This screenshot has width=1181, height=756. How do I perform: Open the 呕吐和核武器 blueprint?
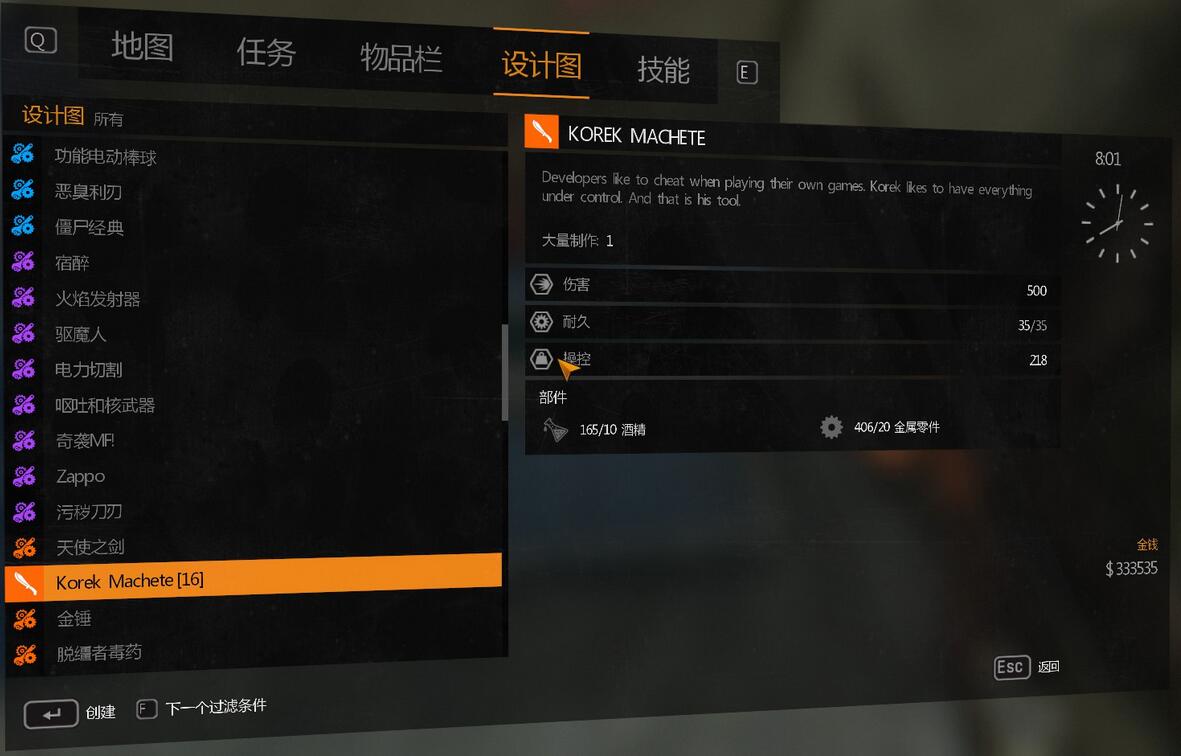(105, 405)
